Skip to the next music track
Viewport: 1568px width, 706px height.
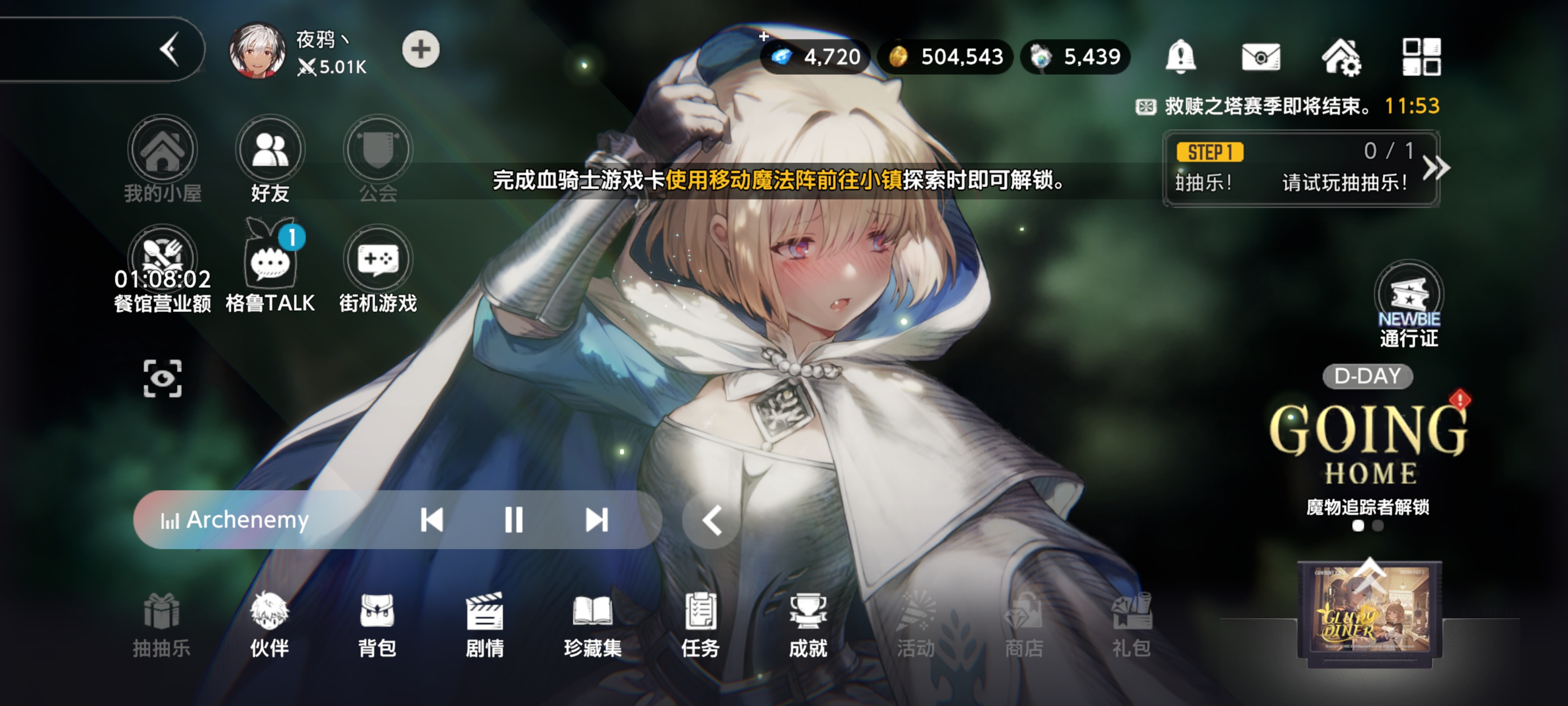point(596,520)
